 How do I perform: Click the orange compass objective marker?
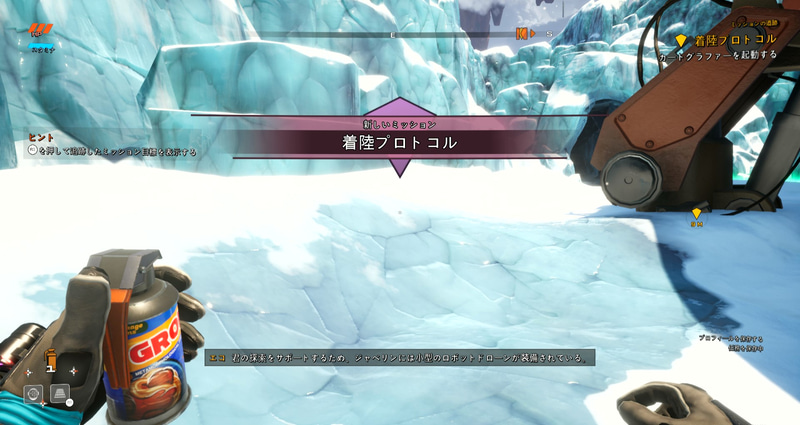pos(521,34)
